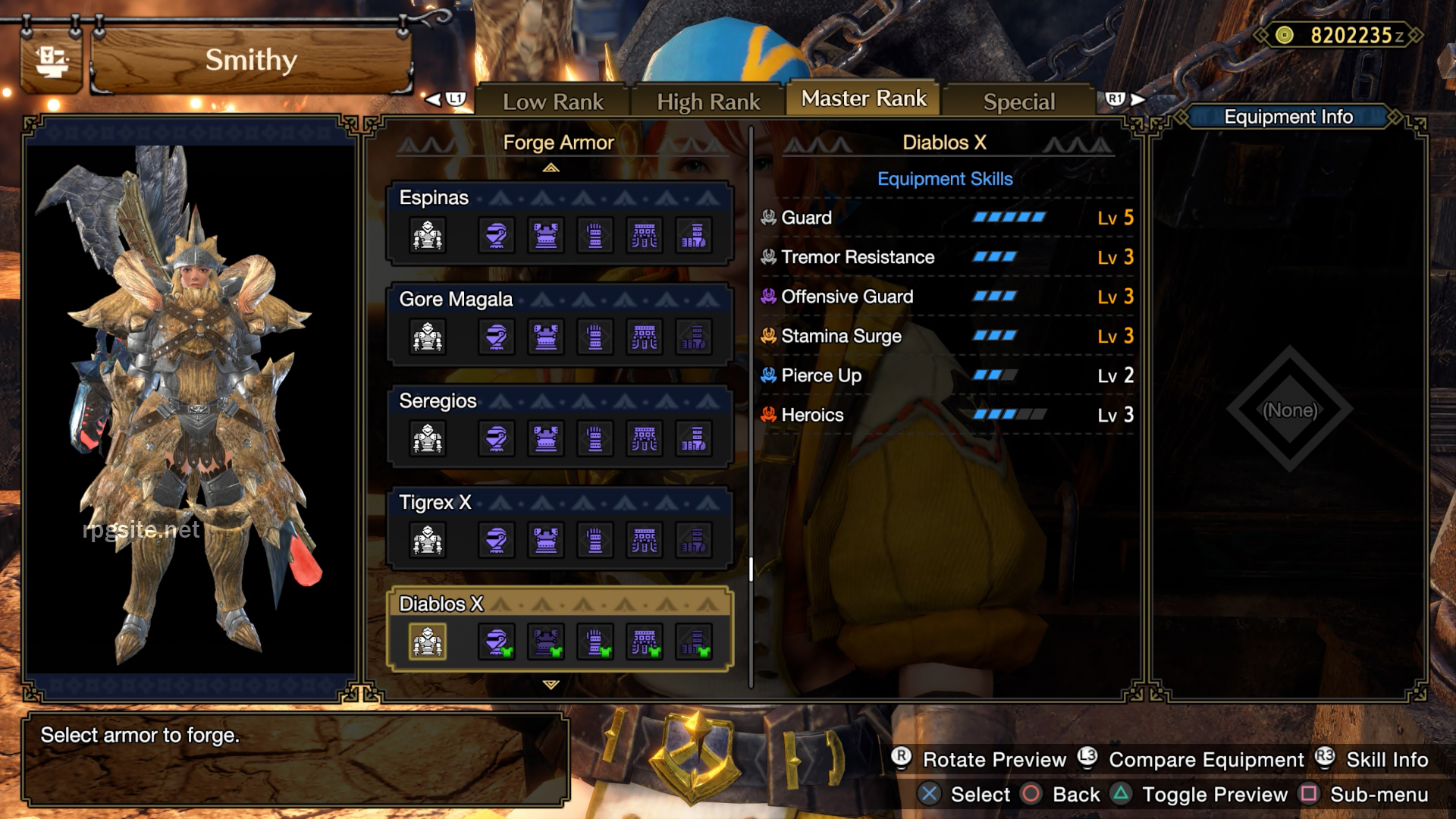Select the Espinas full armor set icon

pyautogui.click(x=427, y=235)
